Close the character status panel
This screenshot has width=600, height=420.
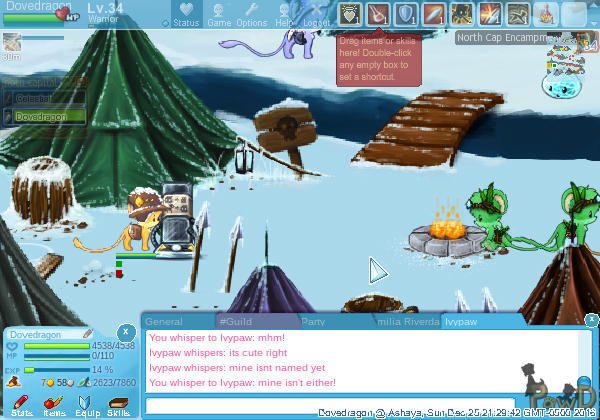[x=125, y=331]
